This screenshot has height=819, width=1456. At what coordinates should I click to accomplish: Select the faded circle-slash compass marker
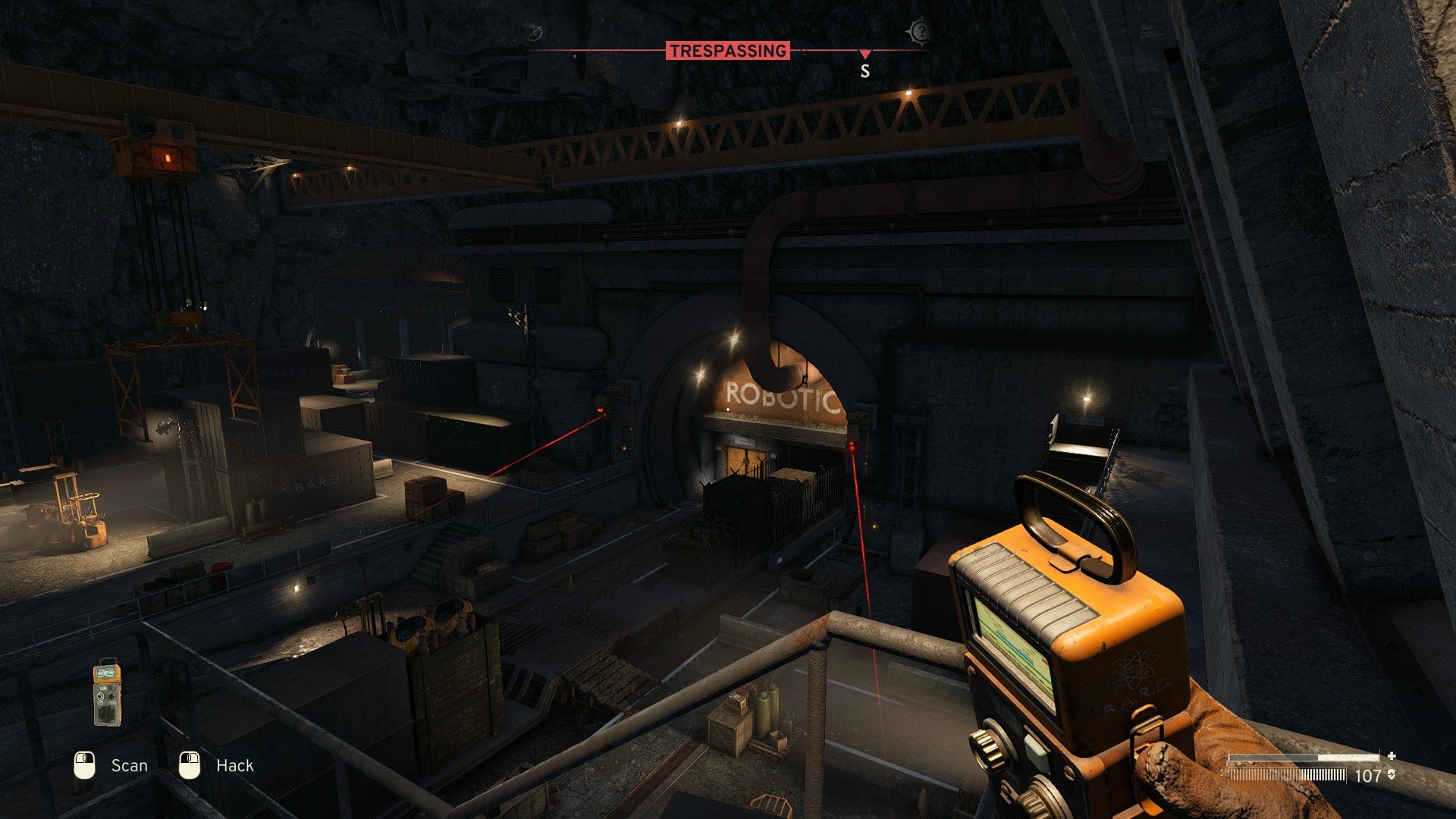(x=535, y=33)
